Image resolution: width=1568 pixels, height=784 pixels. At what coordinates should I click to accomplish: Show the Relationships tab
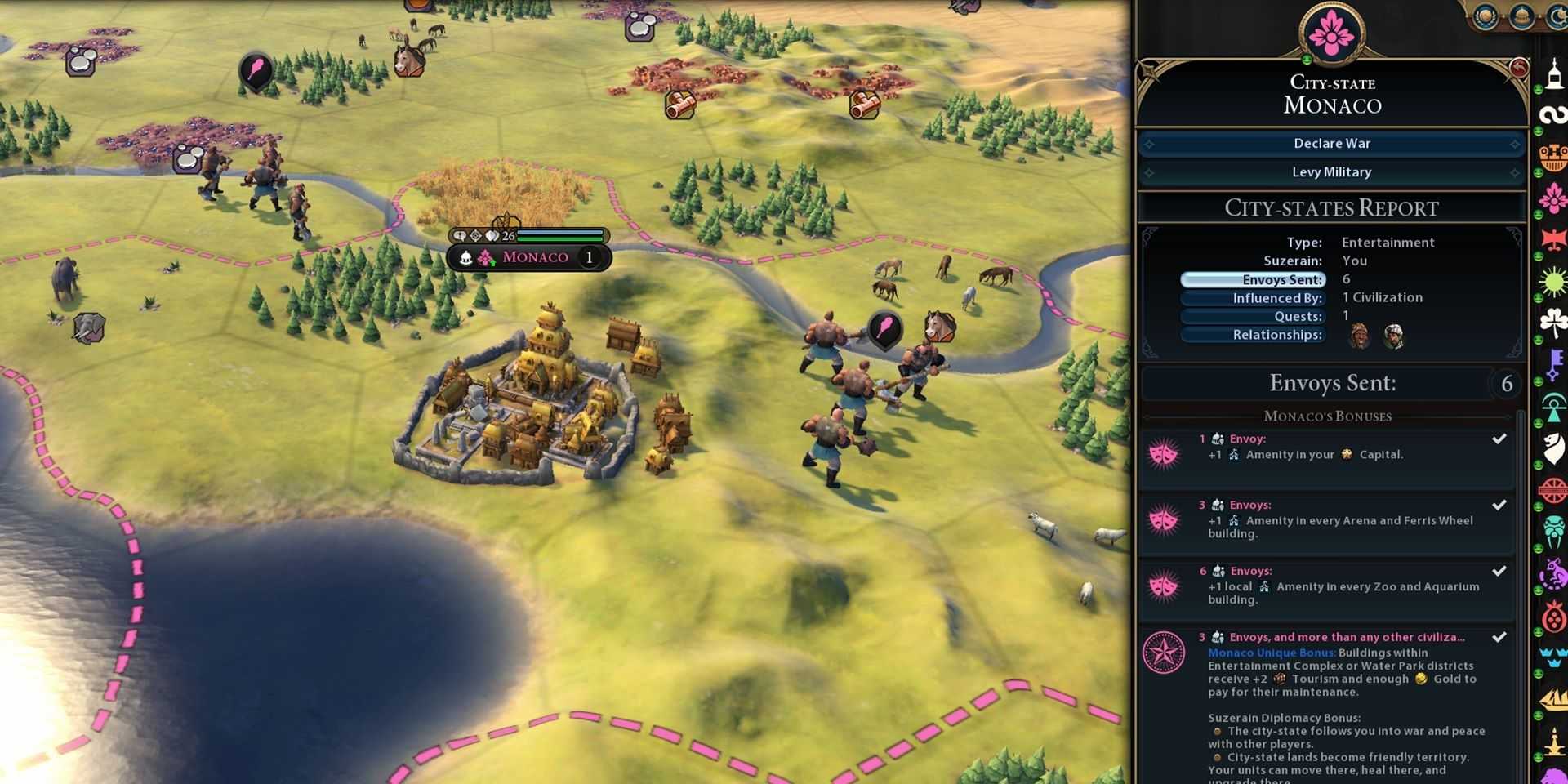point(1253,335)
